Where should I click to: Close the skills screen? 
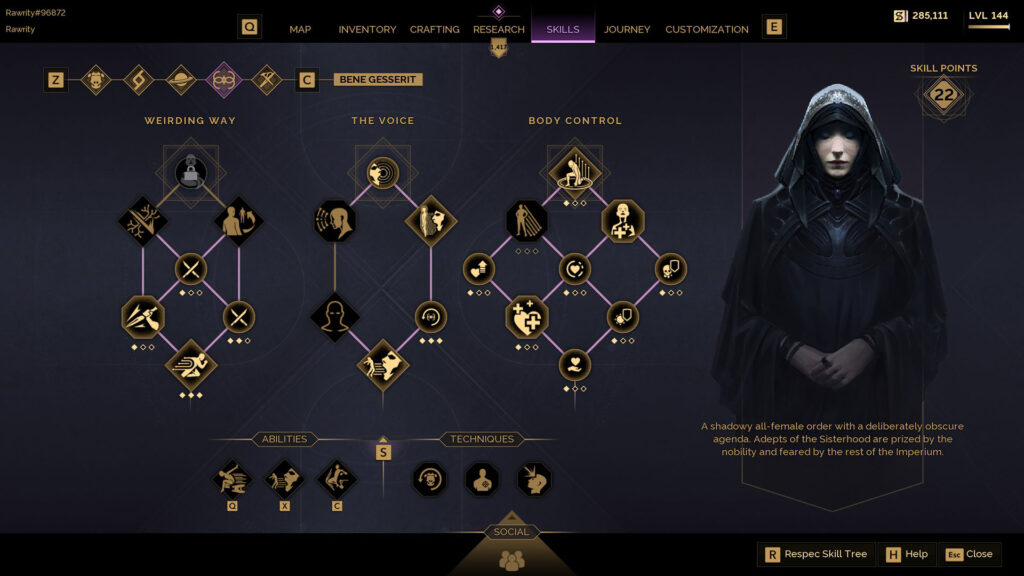point(969,554)
